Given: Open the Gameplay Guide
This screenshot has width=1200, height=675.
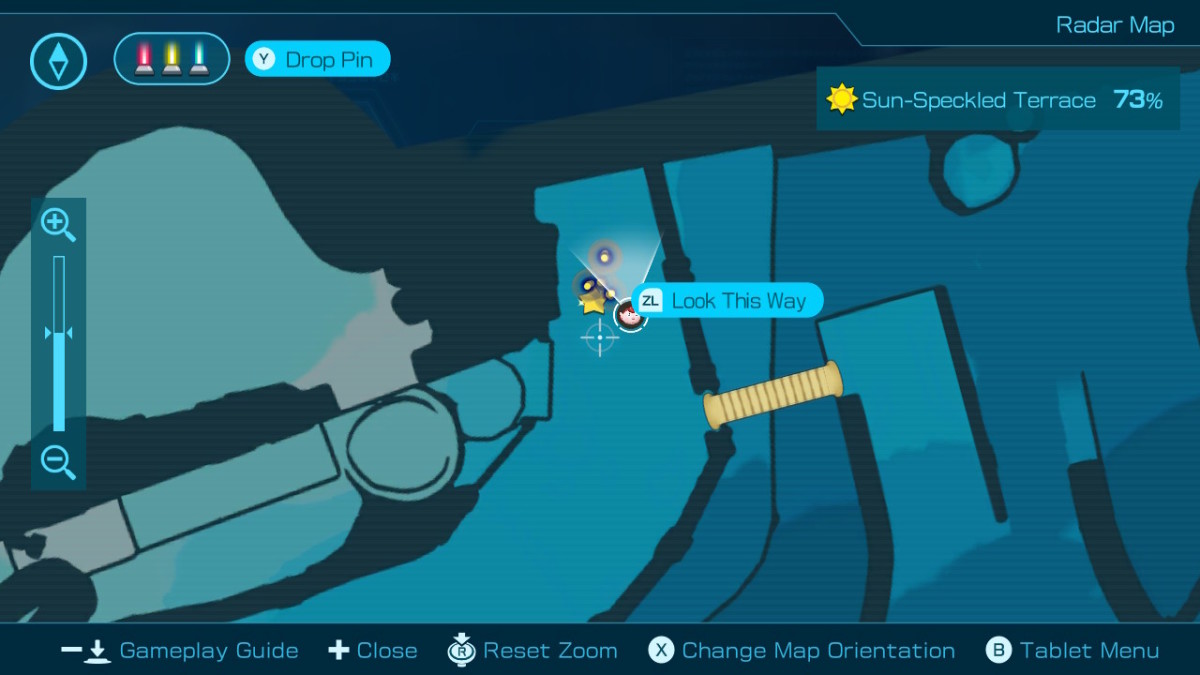Looking at the screenshot, I should point(180,651).
